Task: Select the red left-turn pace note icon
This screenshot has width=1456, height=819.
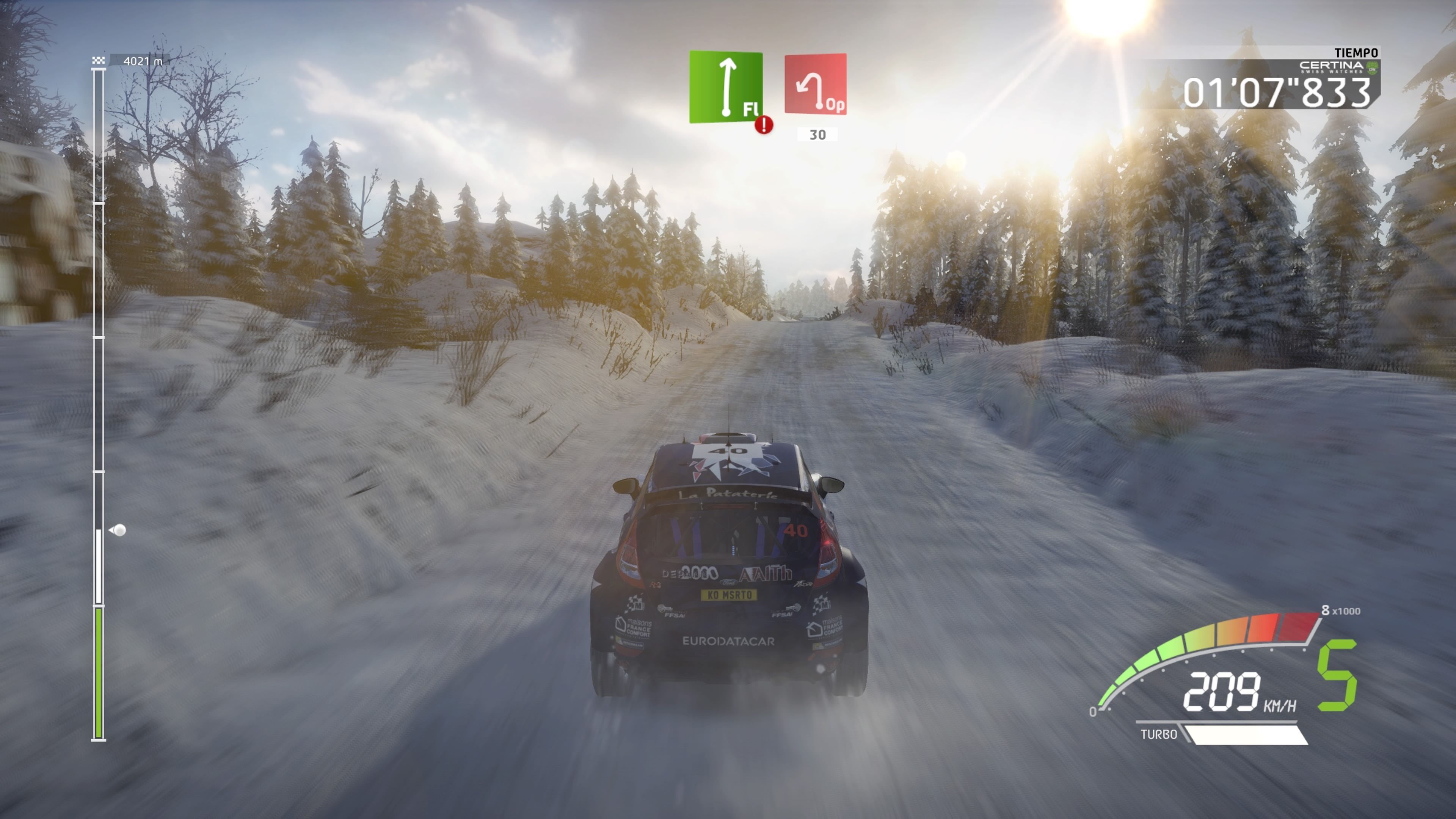Action: click(815, 84)
